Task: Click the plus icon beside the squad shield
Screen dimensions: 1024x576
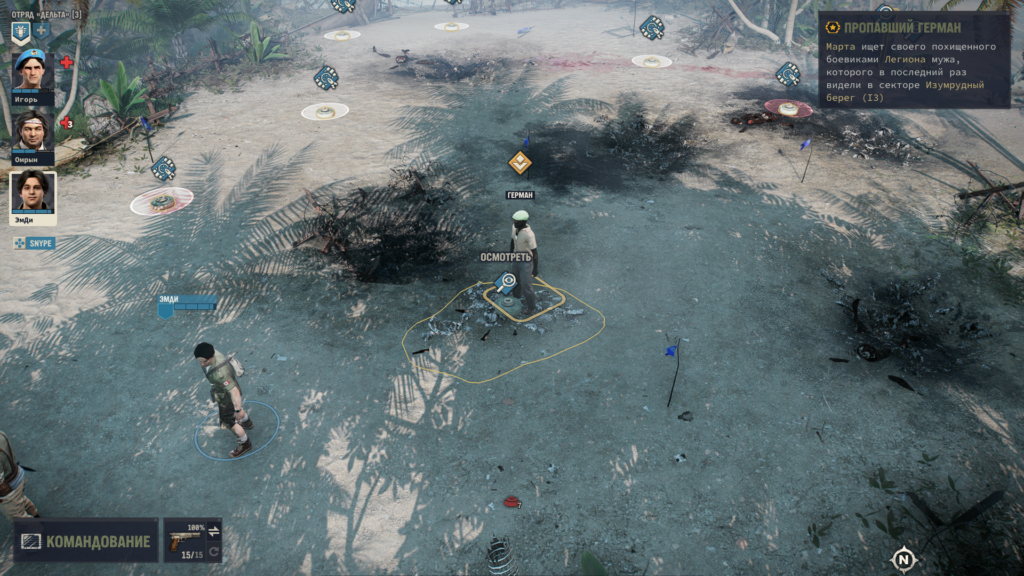Action: (43, 32)
